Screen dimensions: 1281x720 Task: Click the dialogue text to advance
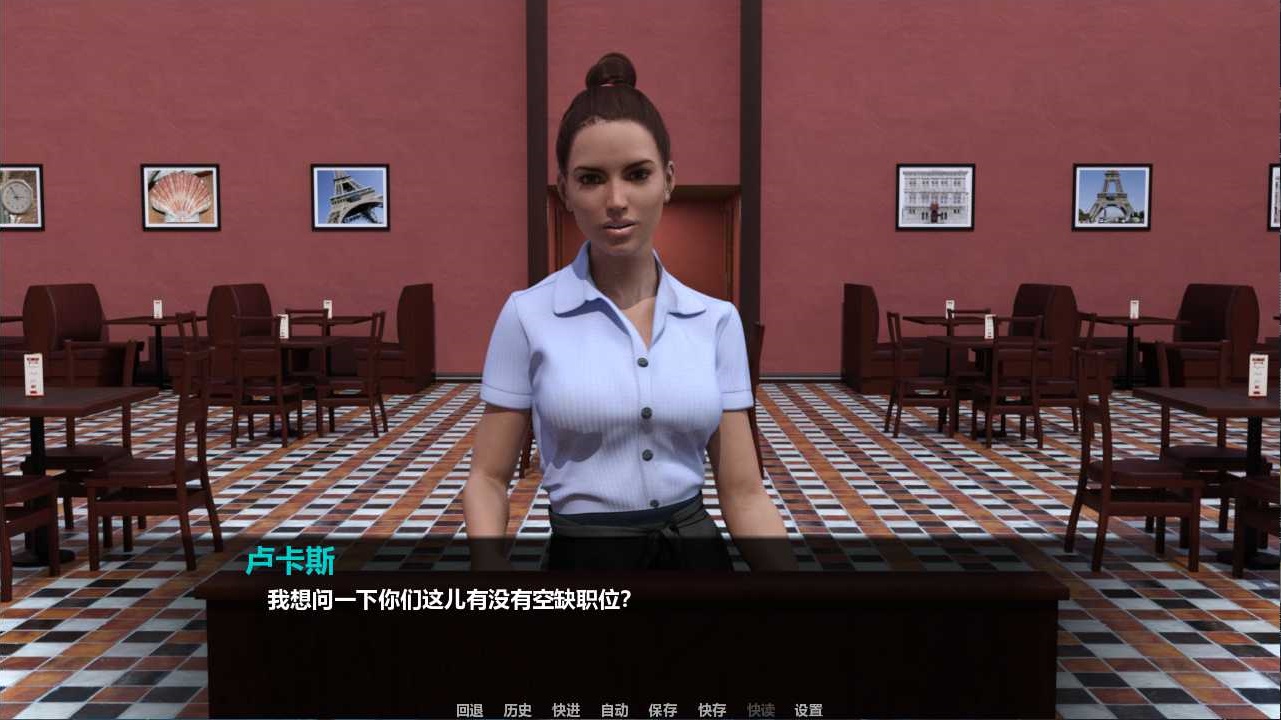click(x=448, y=597)
